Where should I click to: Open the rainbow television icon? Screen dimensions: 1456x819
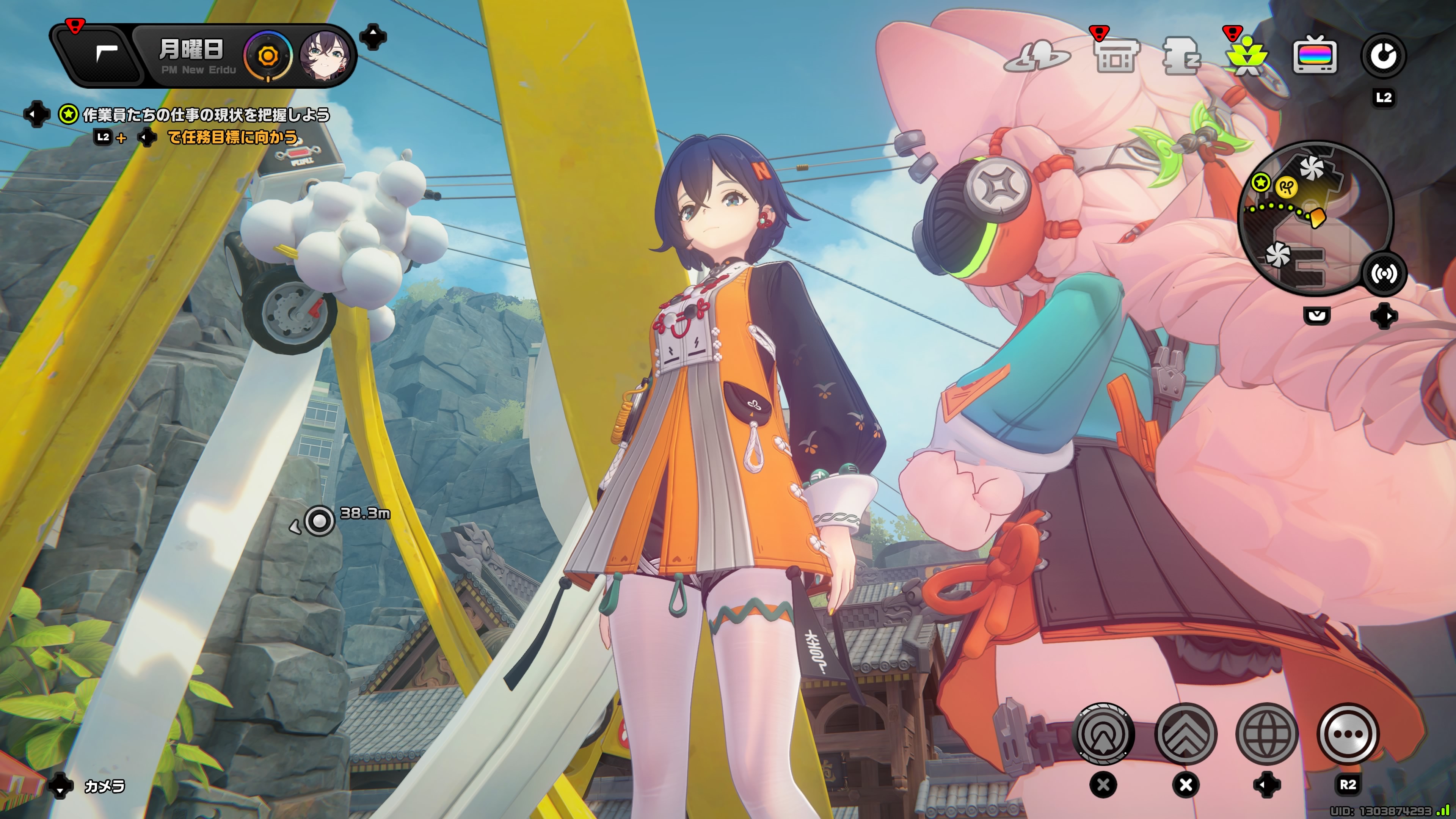pos(1315,56)
